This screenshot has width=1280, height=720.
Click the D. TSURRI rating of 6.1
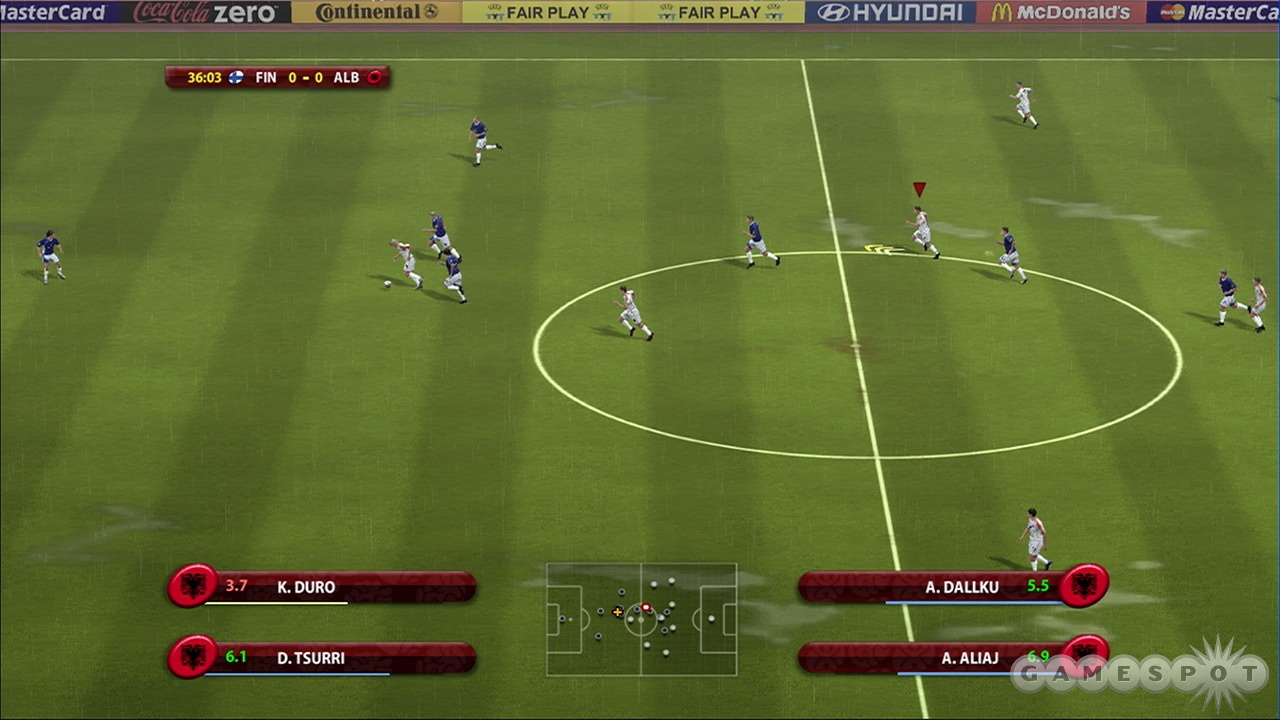[x=237, y=658]
